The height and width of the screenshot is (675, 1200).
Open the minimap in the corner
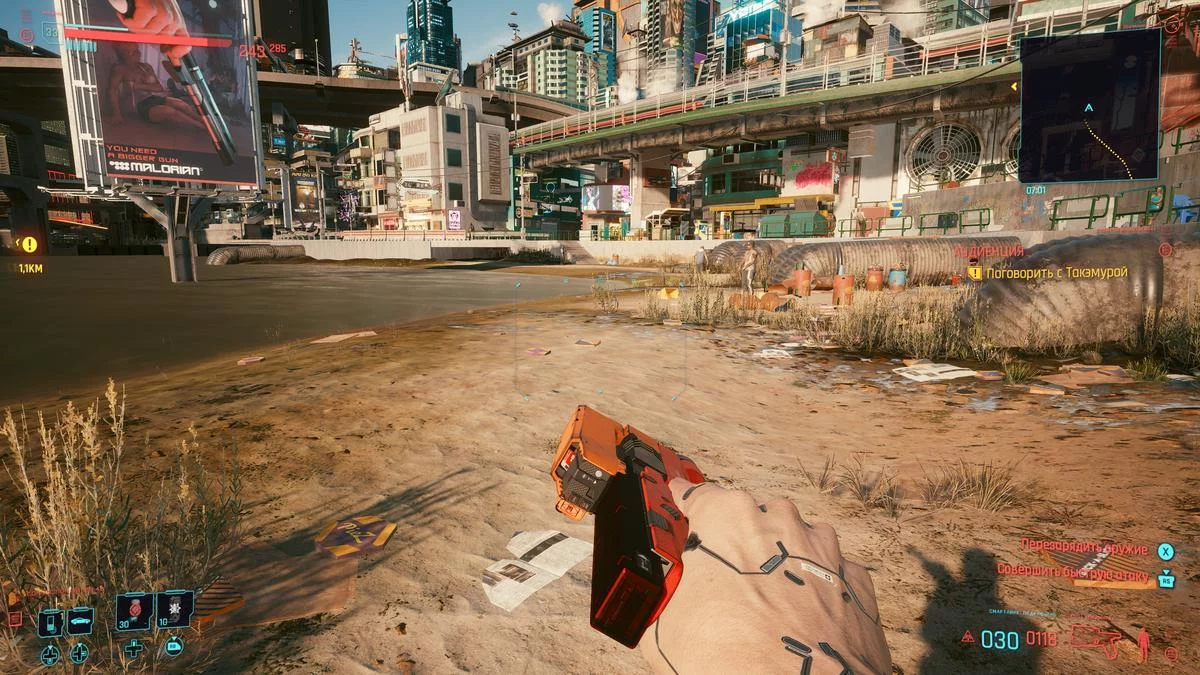click(1089, 106)
